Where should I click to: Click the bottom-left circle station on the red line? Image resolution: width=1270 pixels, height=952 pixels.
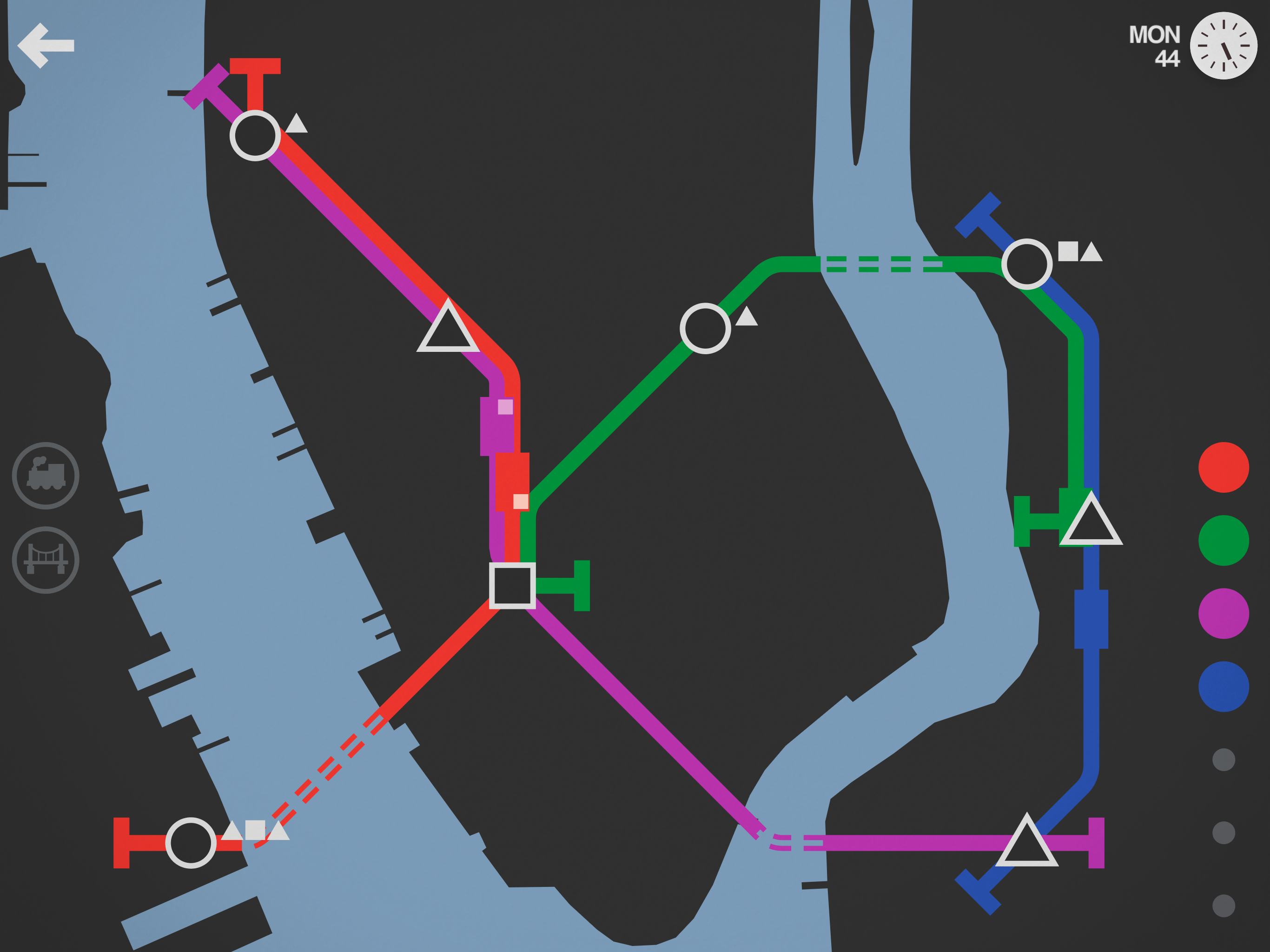pyautogui.click(x=191, y=842)
